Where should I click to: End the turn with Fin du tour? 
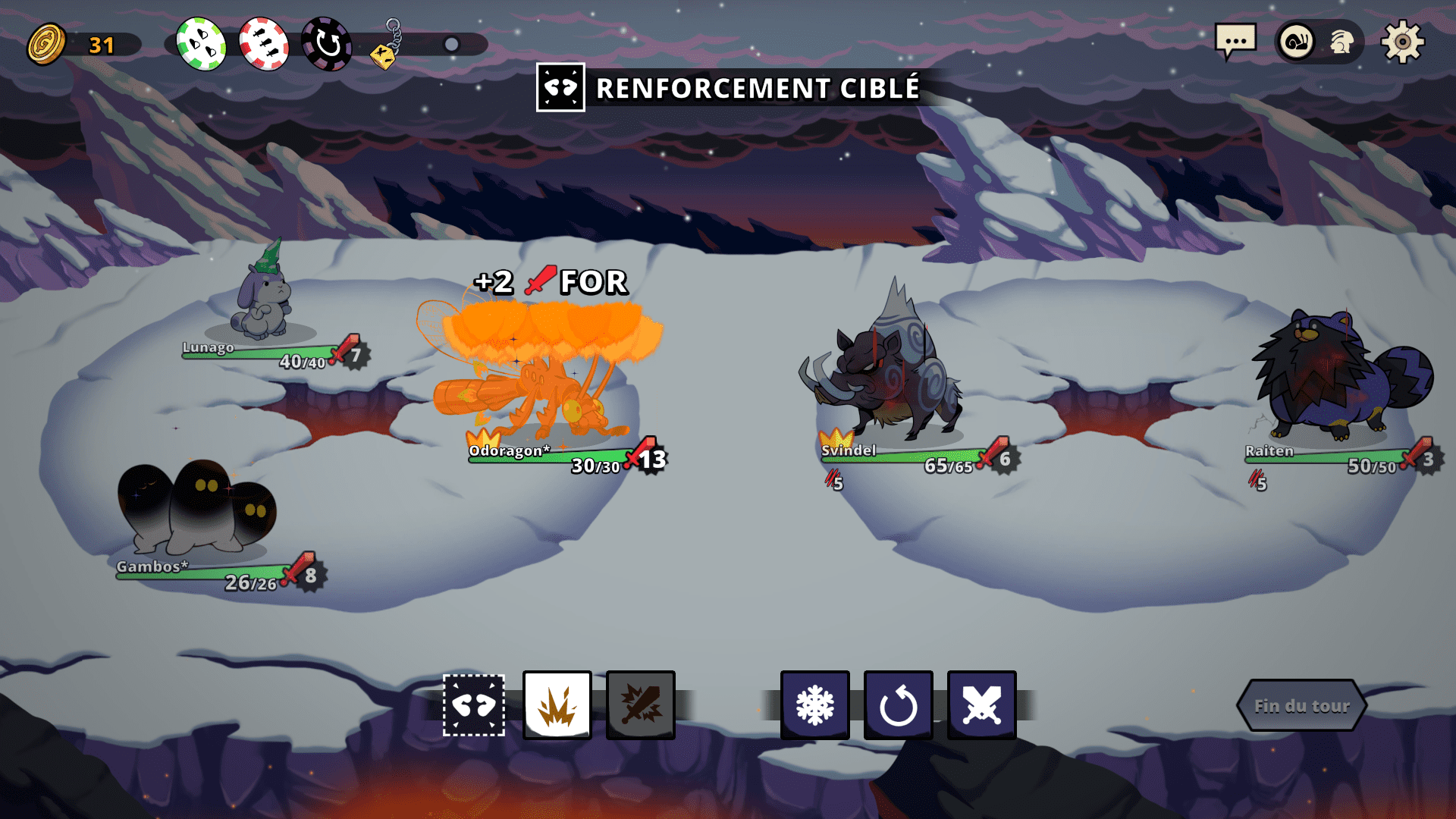point(1301,706)
